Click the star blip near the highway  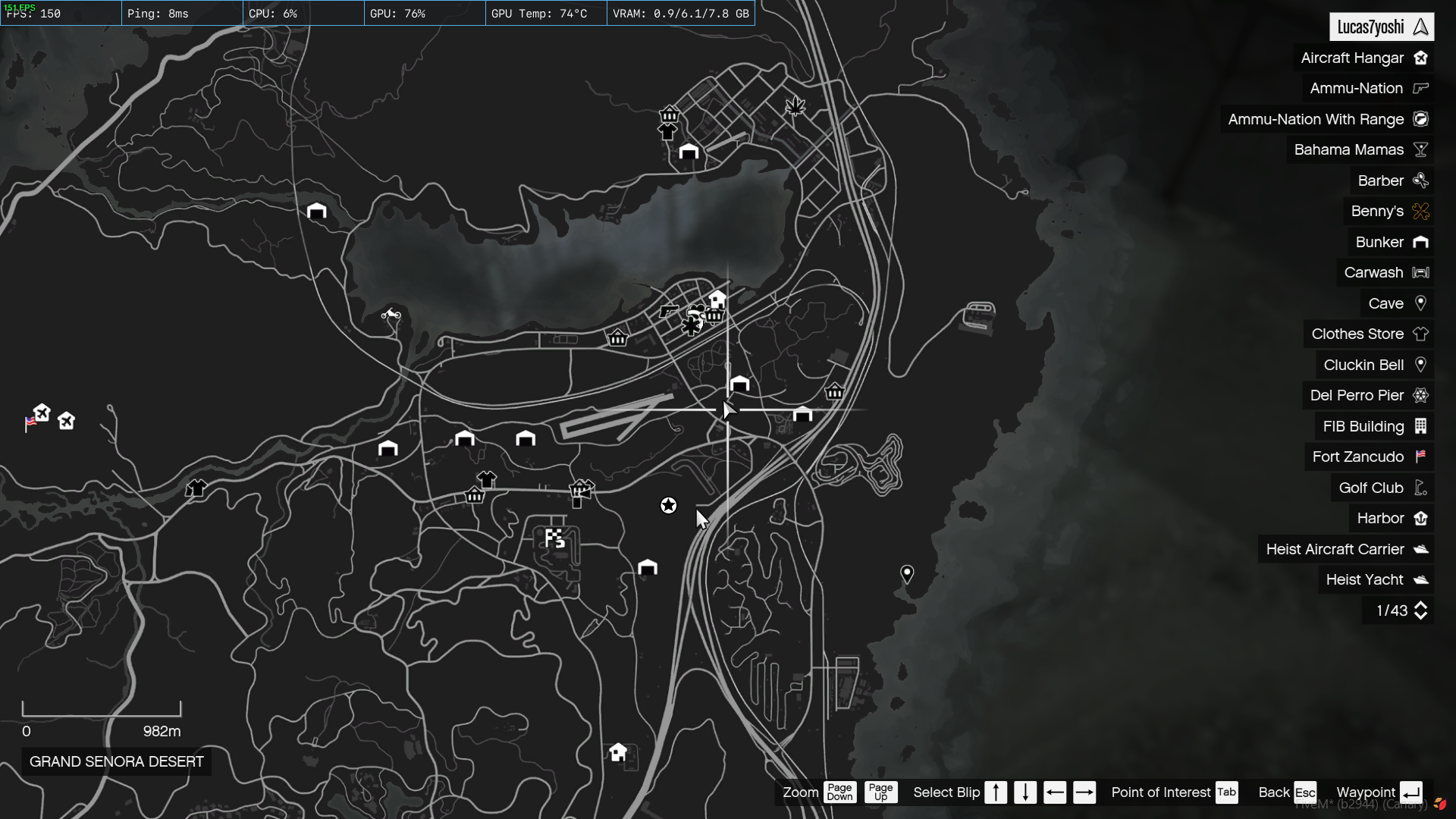[668, 504]
